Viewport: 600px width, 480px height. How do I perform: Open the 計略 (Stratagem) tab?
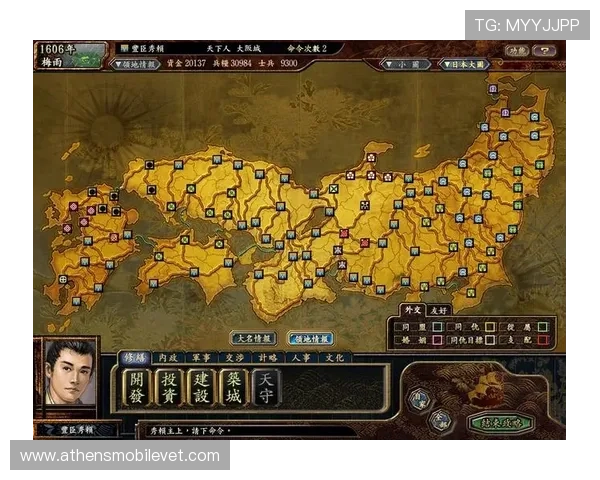(267, 357)
